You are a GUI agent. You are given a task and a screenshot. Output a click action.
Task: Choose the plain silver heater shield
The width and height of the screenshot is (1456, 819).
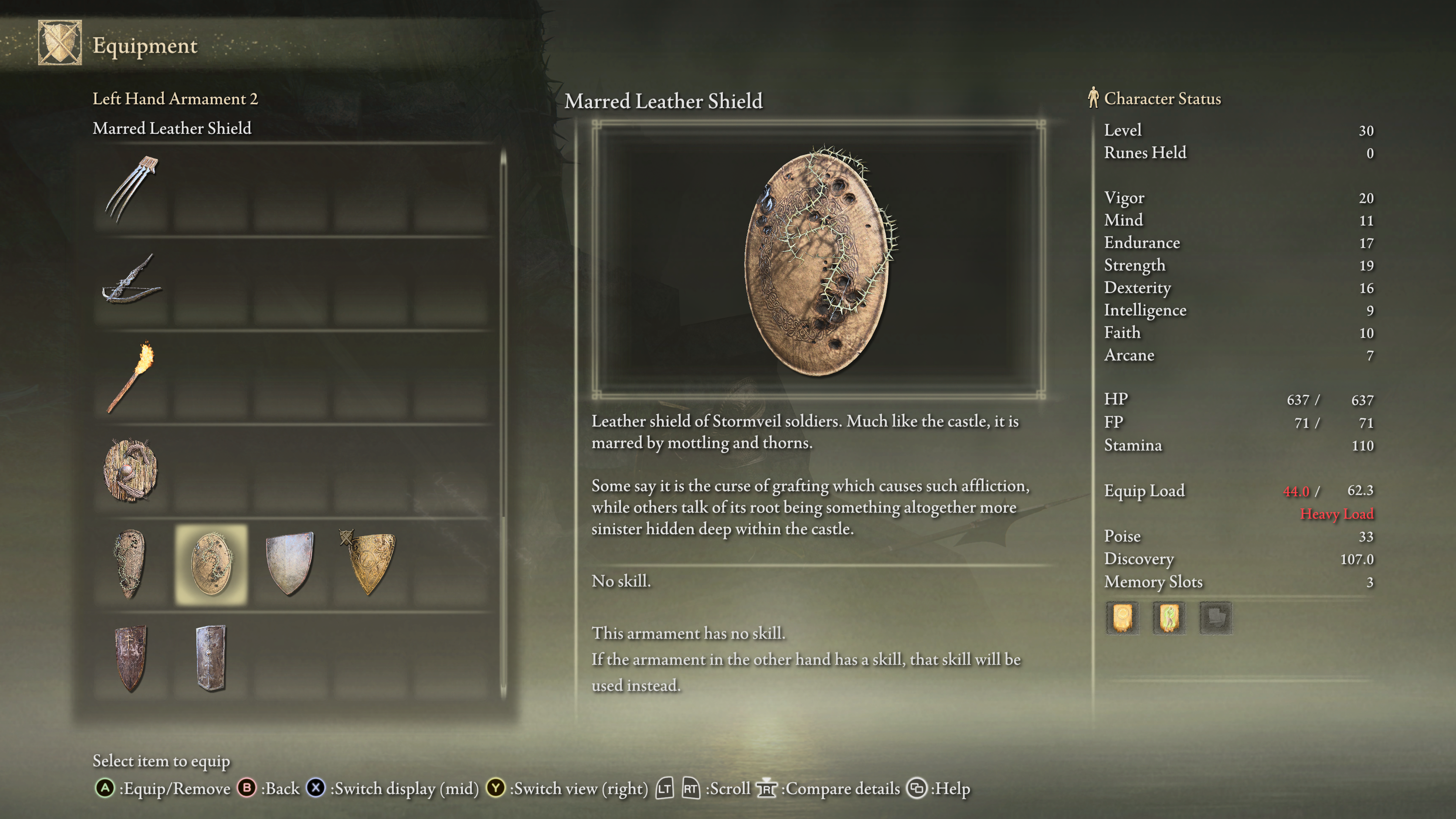click(x=290, y=564)
